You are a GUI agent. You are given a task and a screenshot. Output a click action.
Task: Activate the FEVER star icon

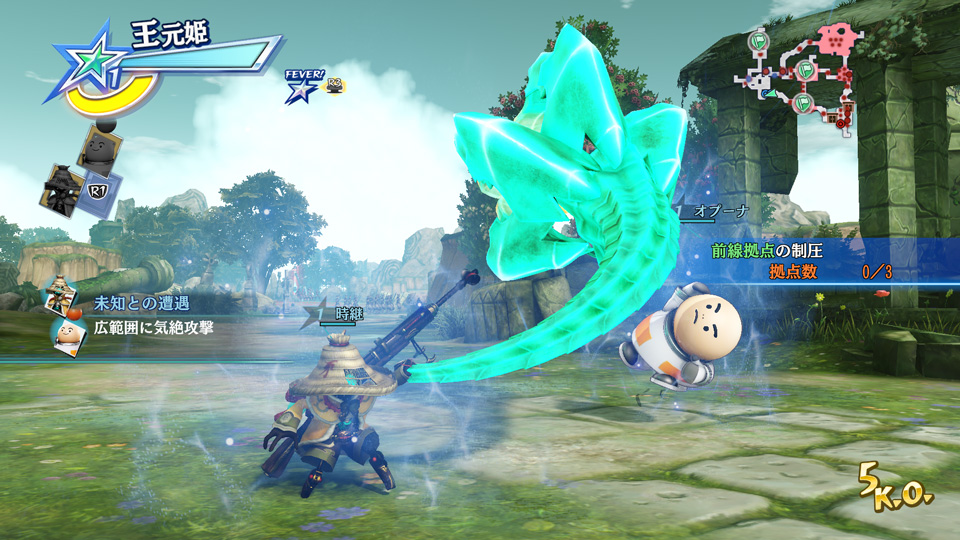coord(298,89)
